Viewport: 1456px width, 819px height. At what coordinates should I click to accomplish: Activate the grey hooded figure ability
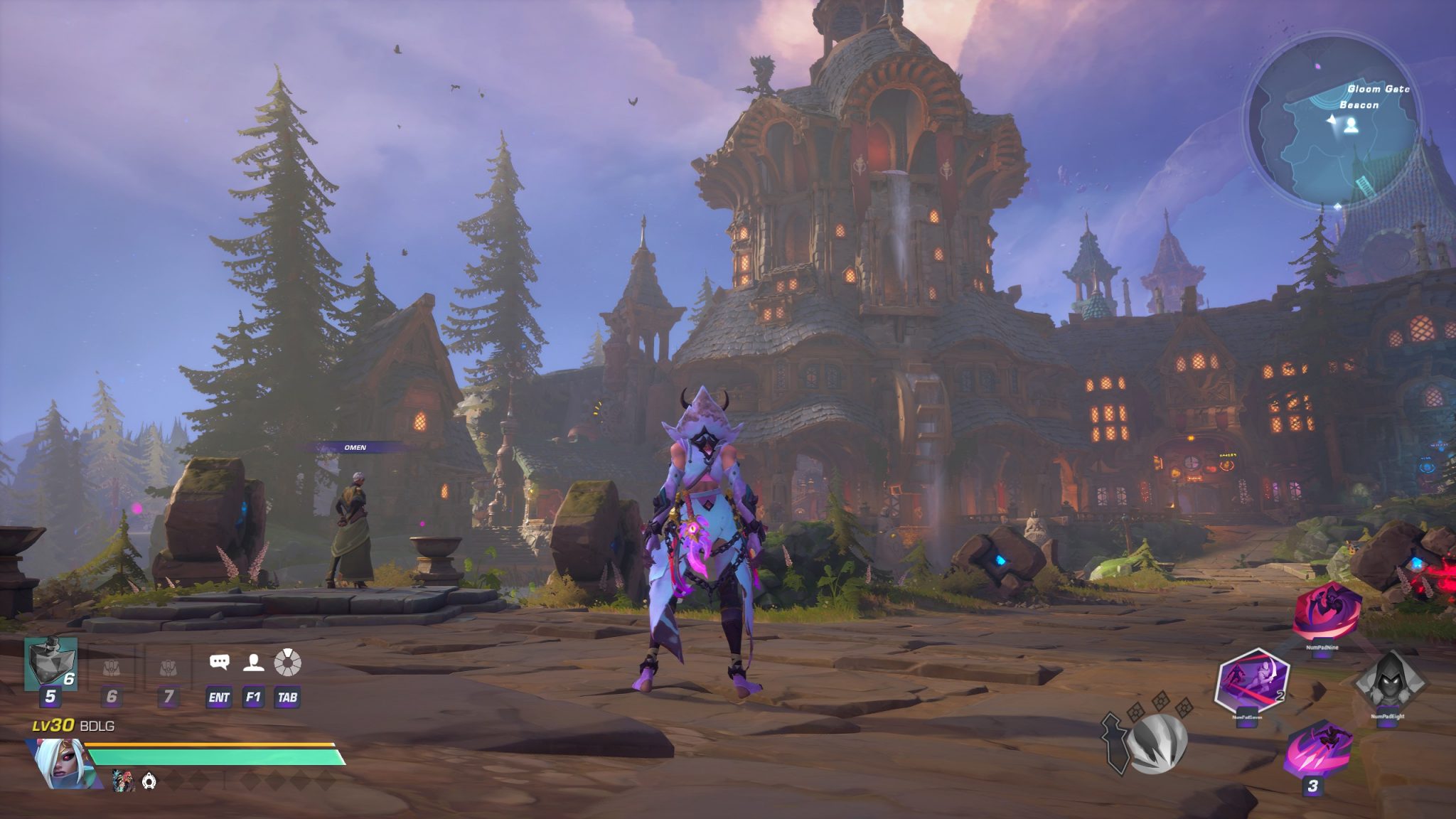[1388, 684]
